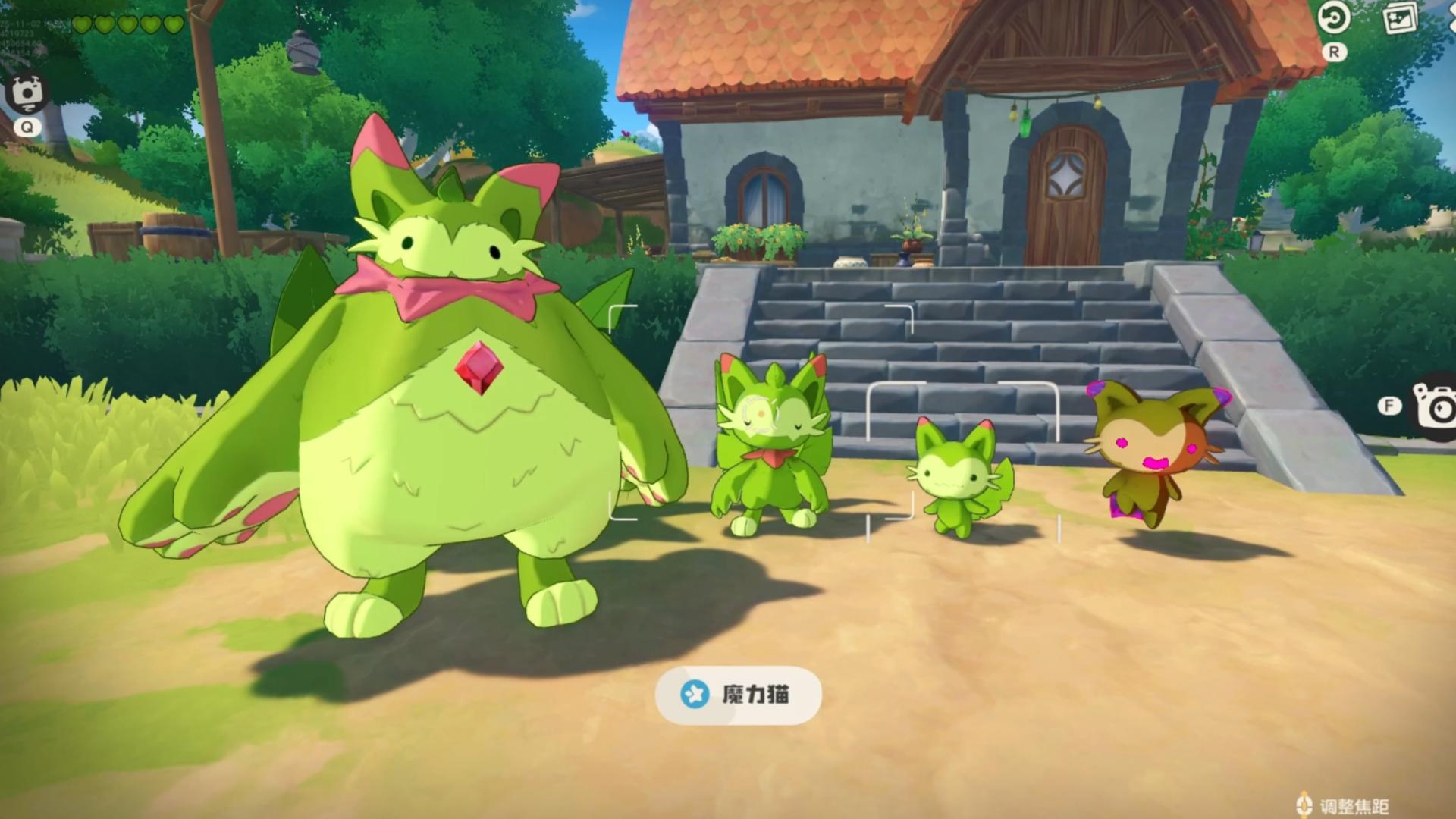Click the dark camera mode icon
Viewport: 1456px width, 819px height.
(27, 93)
